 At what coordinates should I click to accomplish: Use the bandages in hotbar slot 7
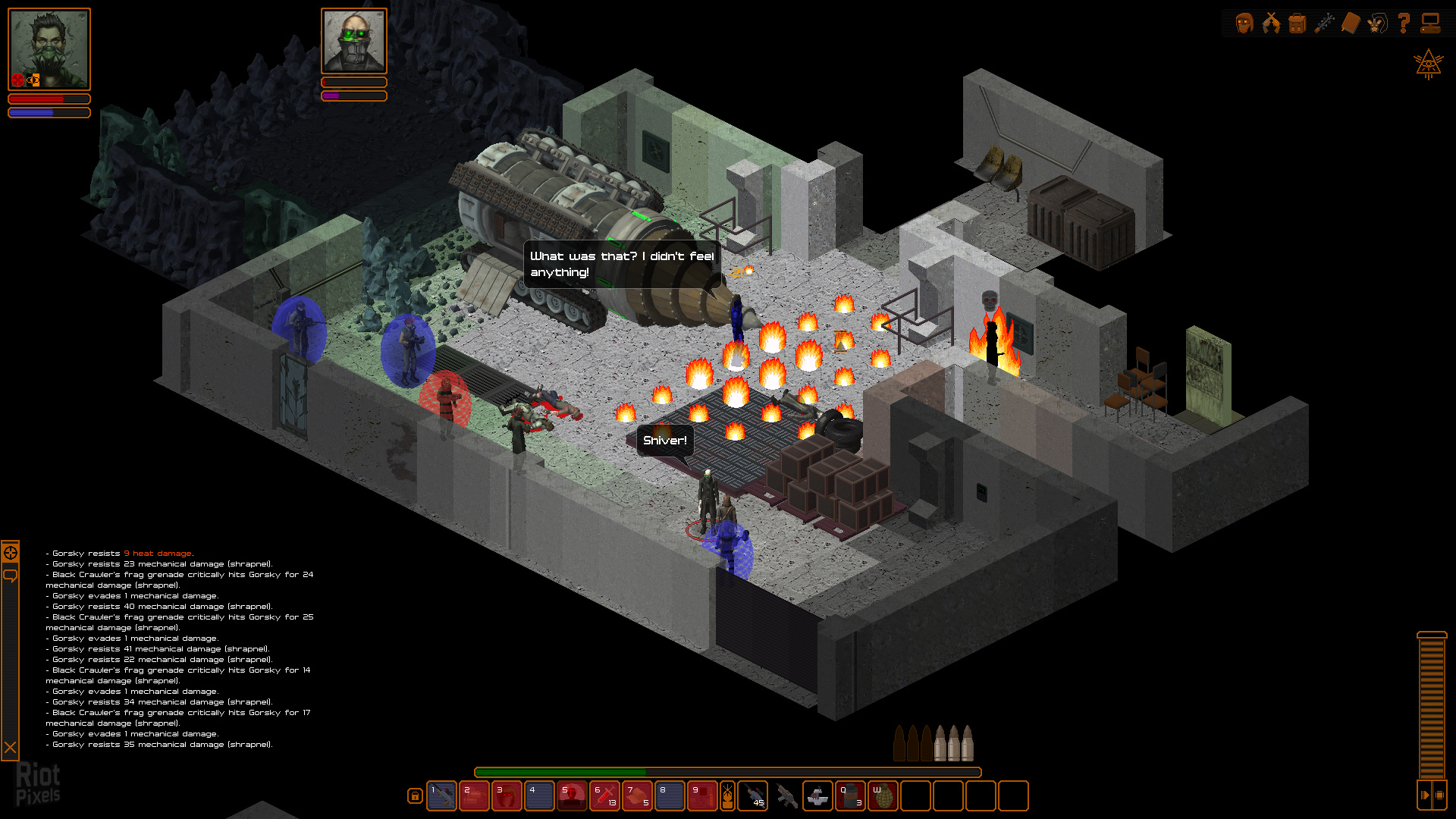coord(637,796)
